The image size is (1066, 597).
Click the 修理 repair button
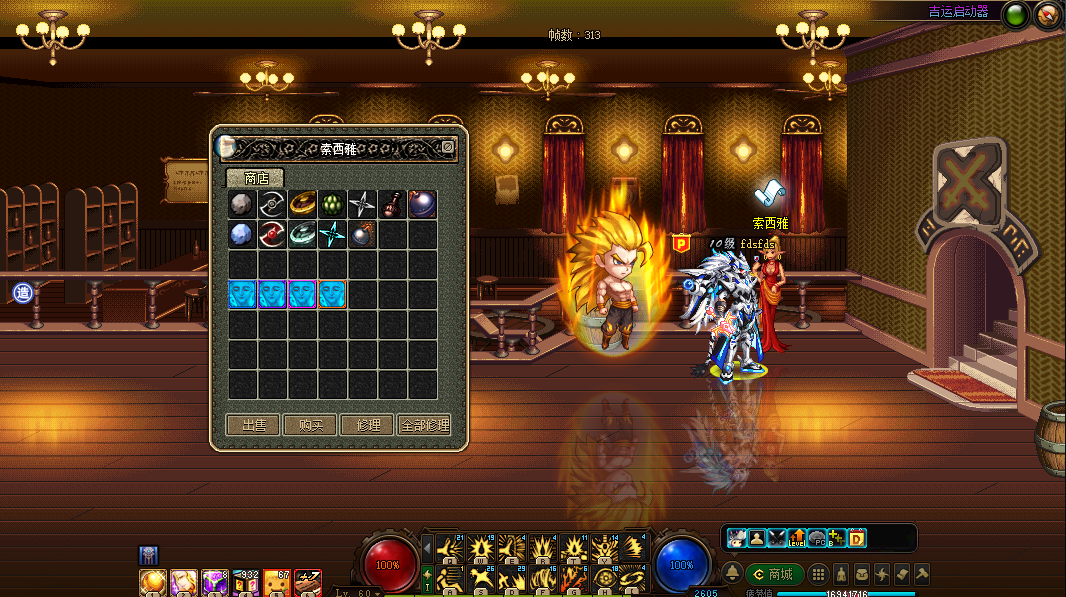tap(367, 425)
